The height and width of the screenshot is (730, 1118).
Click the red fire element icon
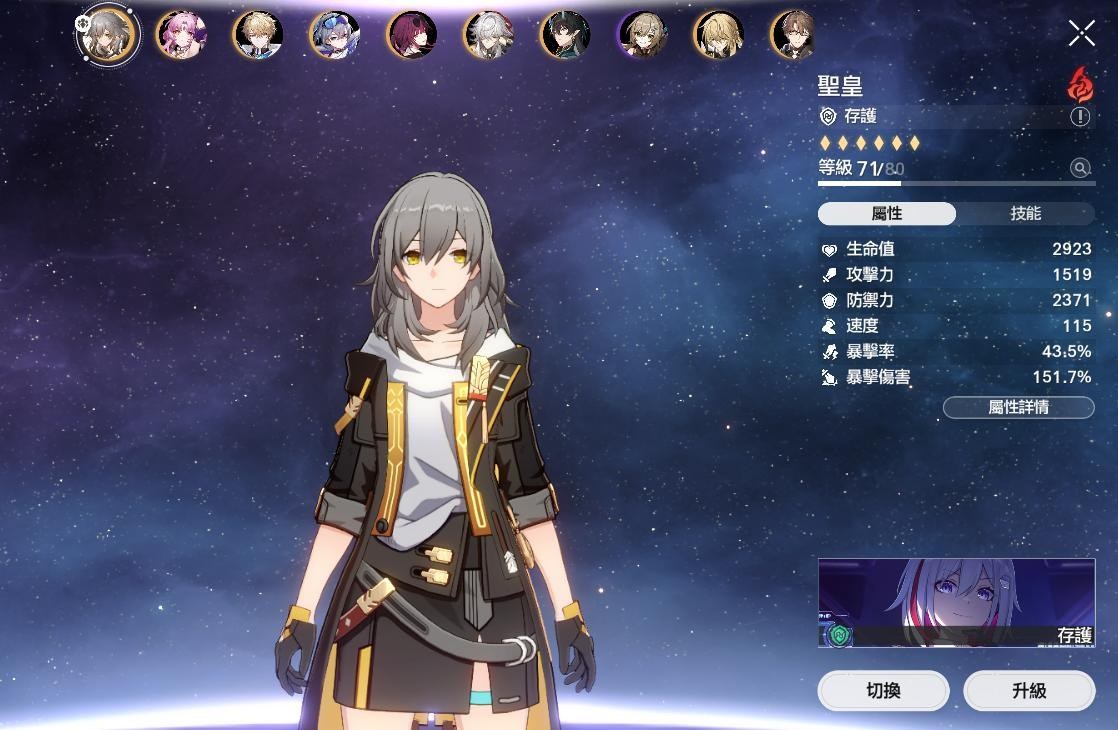[x=1080, y=85]
